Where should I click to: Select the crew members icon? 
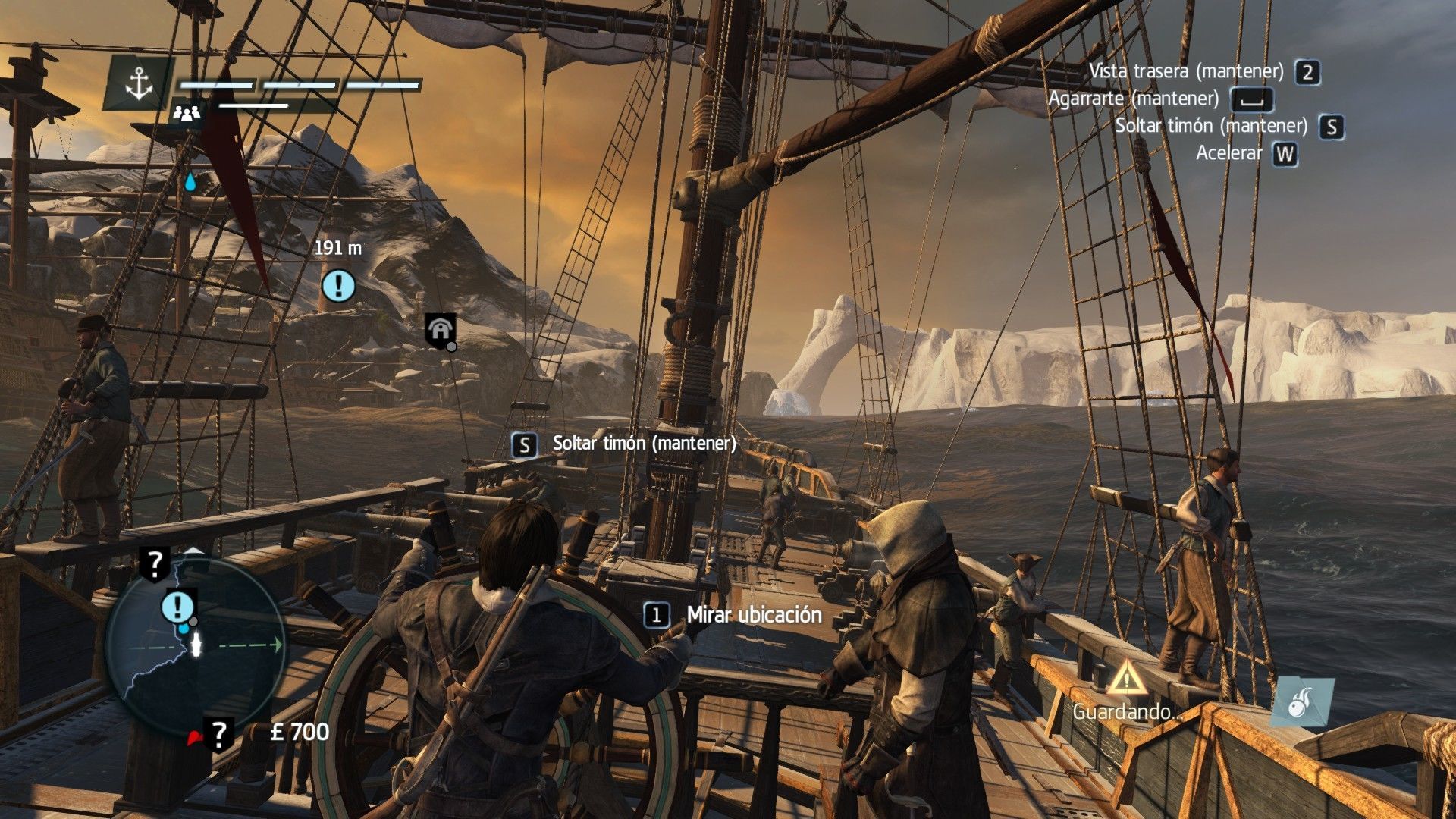coord(186,114)
